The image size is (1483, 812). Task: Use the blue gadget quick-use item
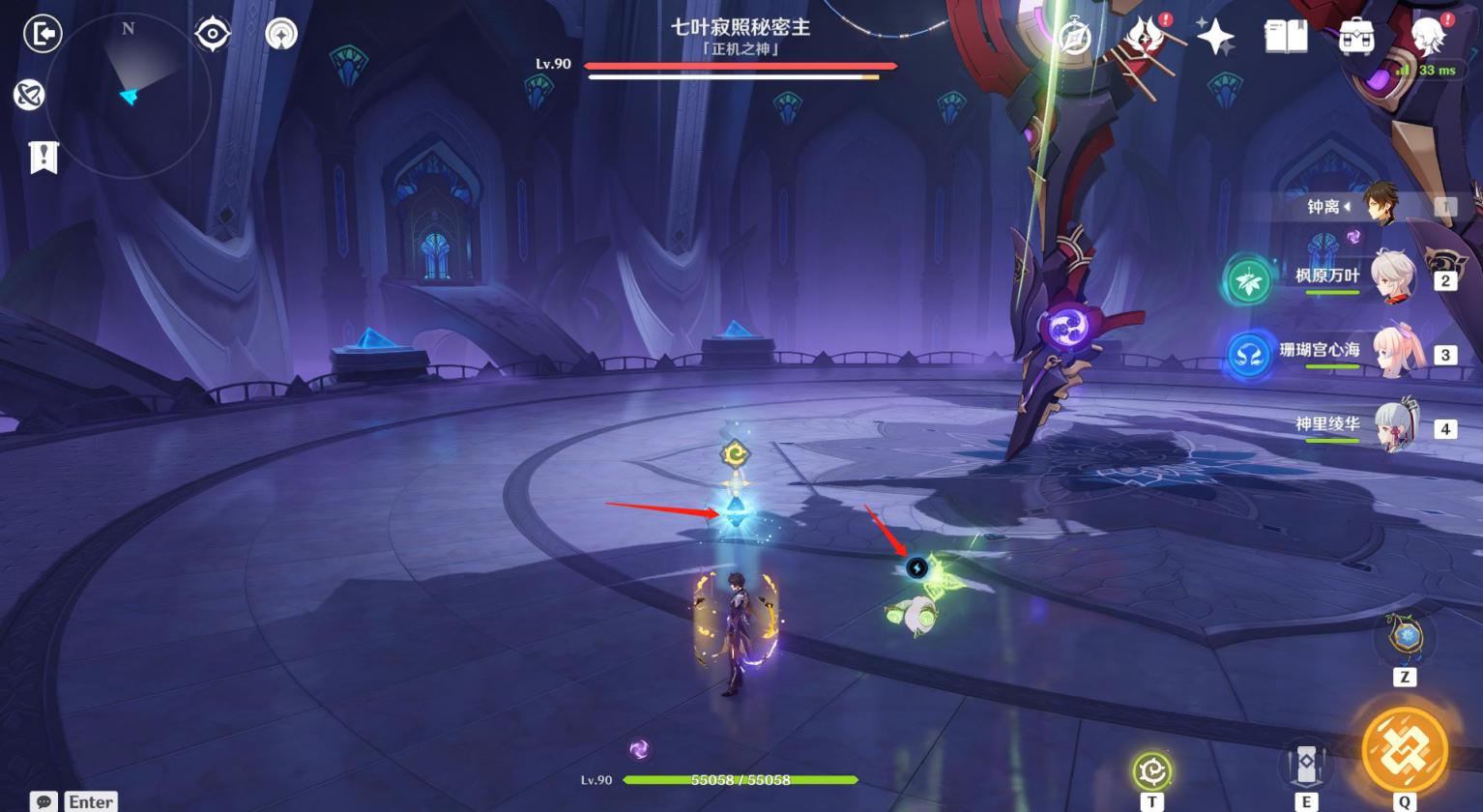1406,637
